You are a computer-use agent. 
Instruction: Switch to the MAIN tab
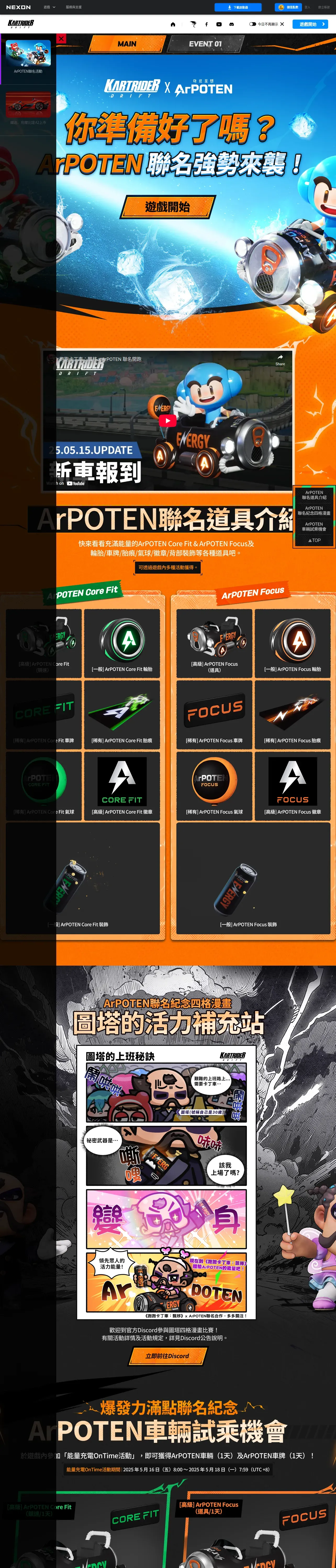(127, 44)
